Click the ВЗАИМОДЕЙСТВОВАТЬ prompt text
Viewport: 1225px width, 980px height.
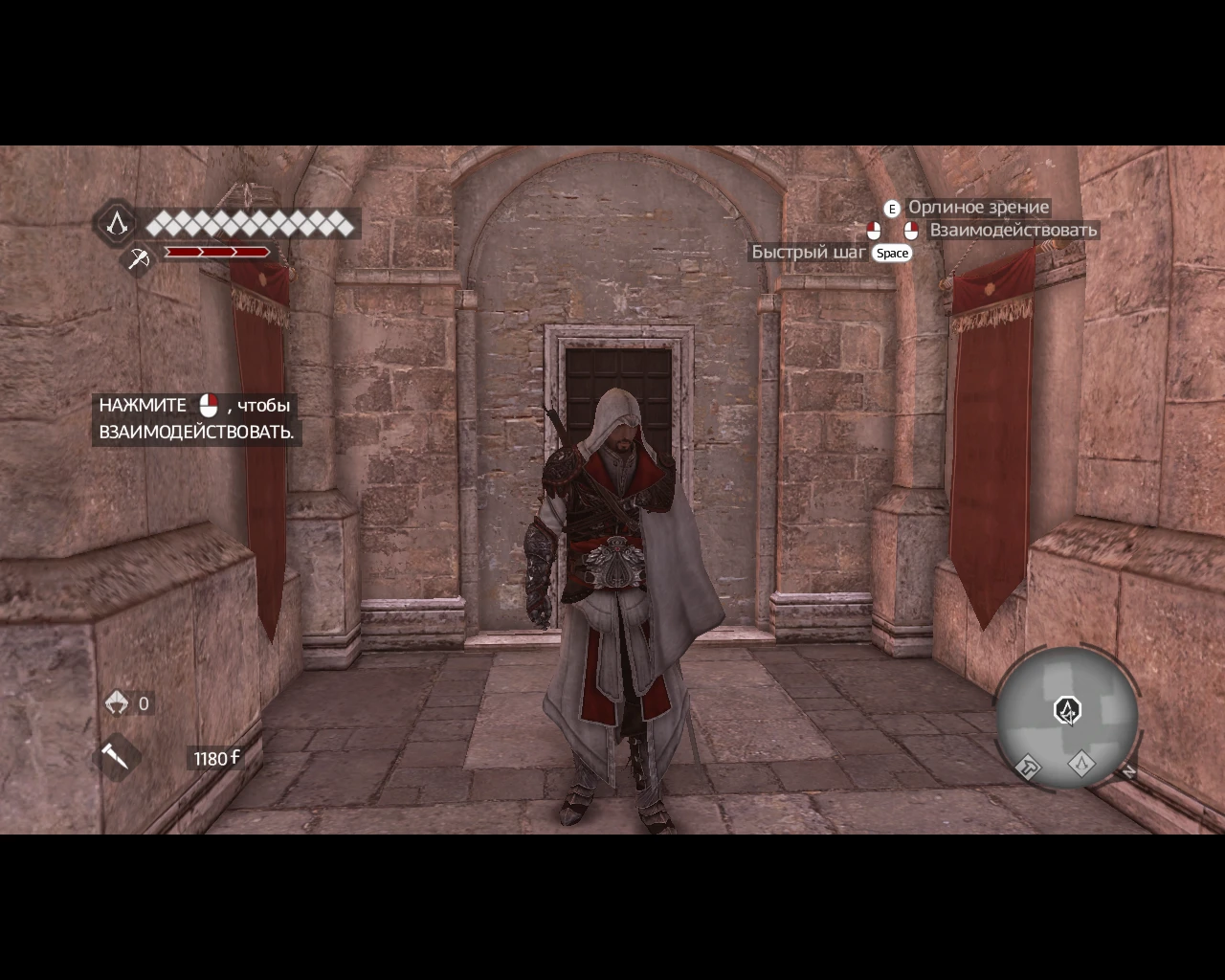coord(195,434)
